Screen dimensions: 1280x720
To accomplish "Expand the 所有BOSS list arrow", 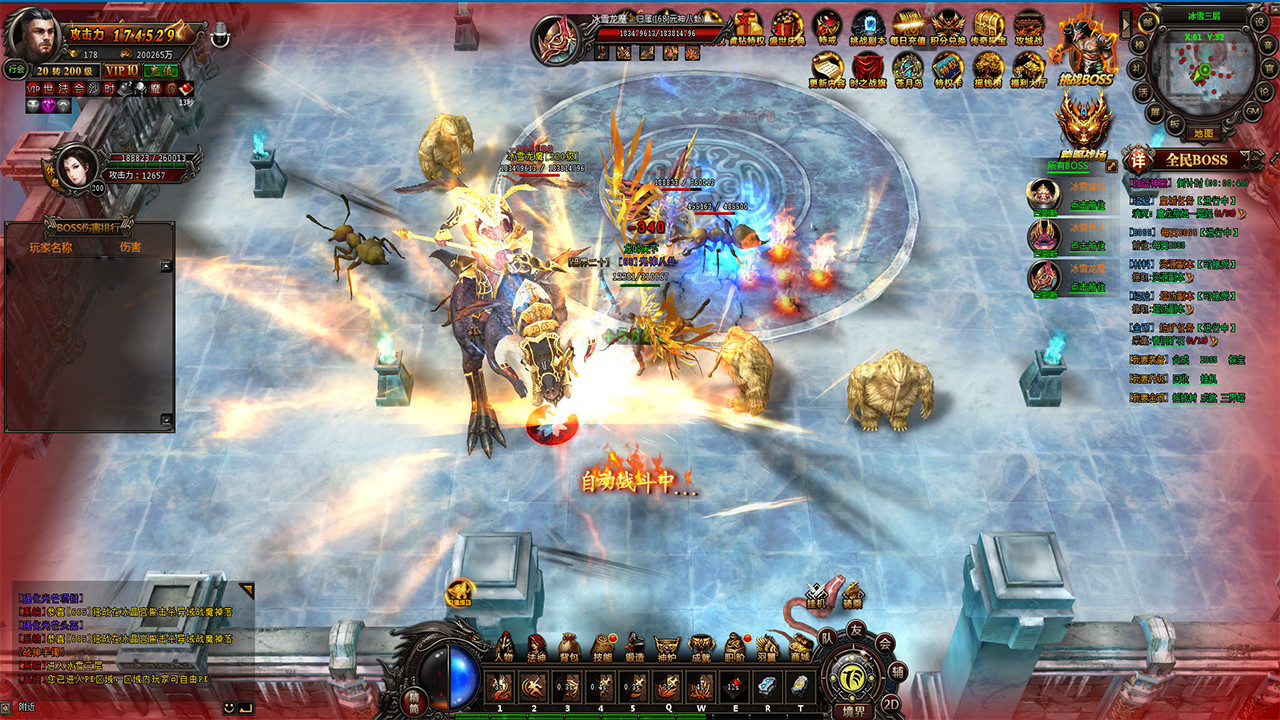I will pos(1111,166).
